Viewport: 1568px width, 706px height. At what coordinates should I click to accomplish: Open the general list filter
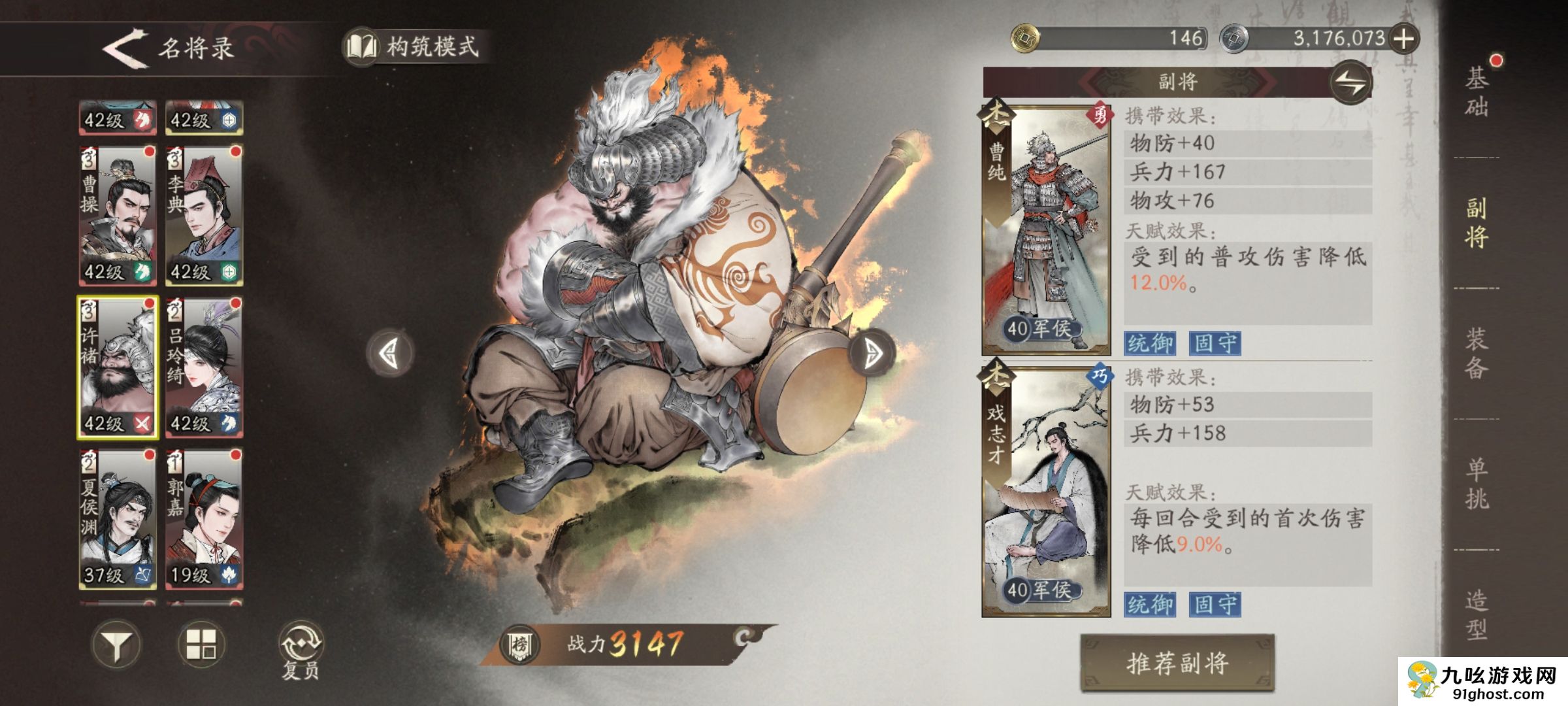[116, 645]
